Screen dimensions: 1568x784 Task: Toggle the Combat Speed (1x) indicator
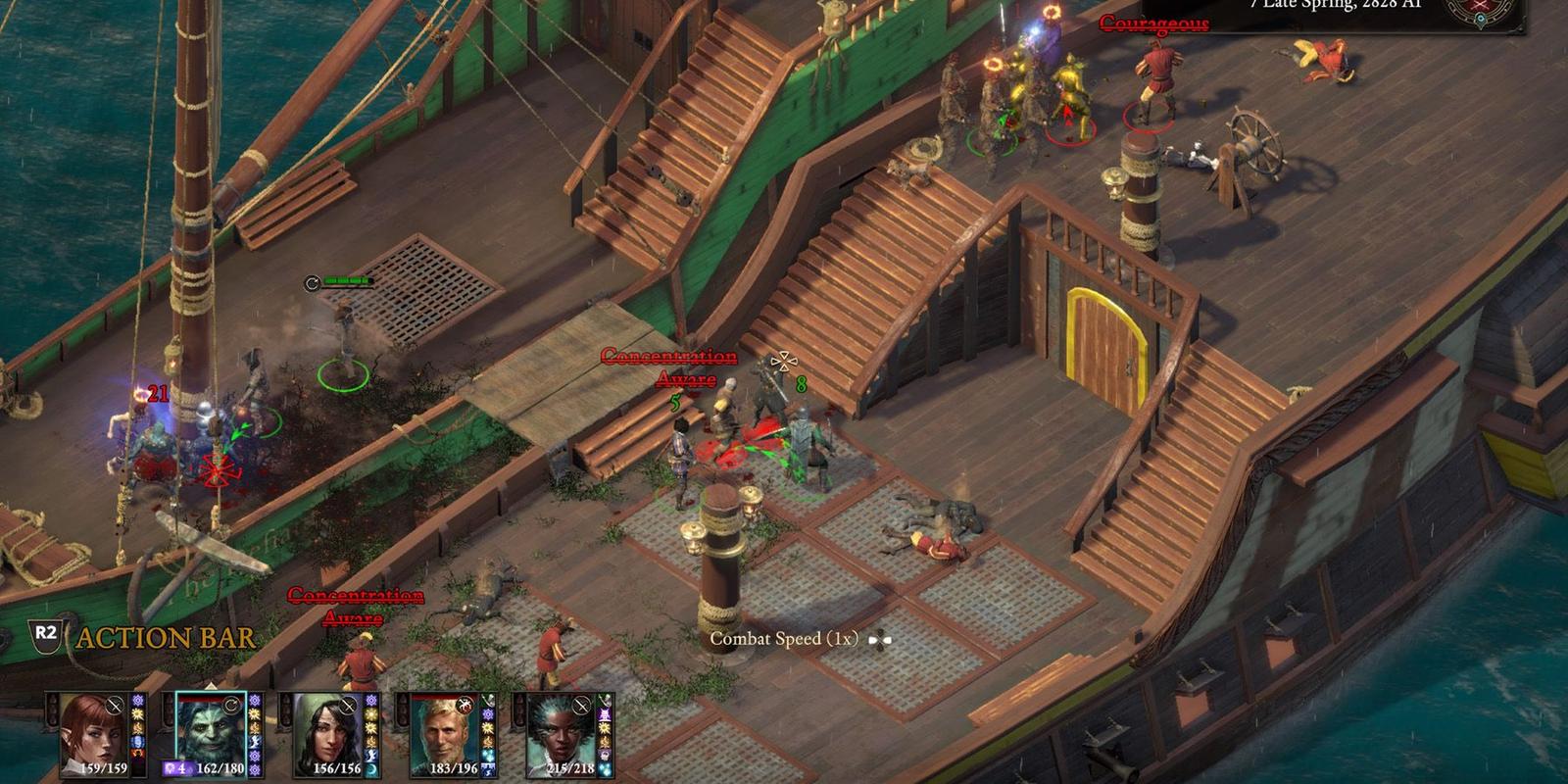(783, 639)
